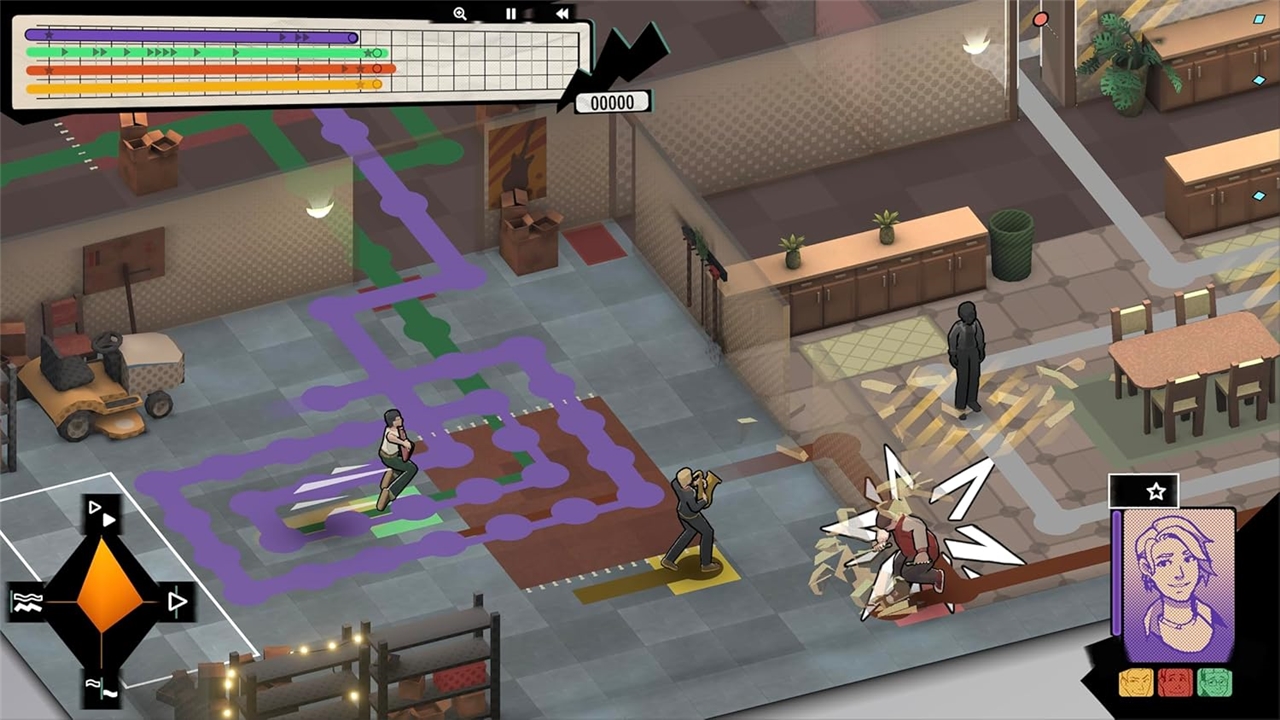Switch to the green character portrait
Screen dimensions: 1280x720
(1214, 683)
